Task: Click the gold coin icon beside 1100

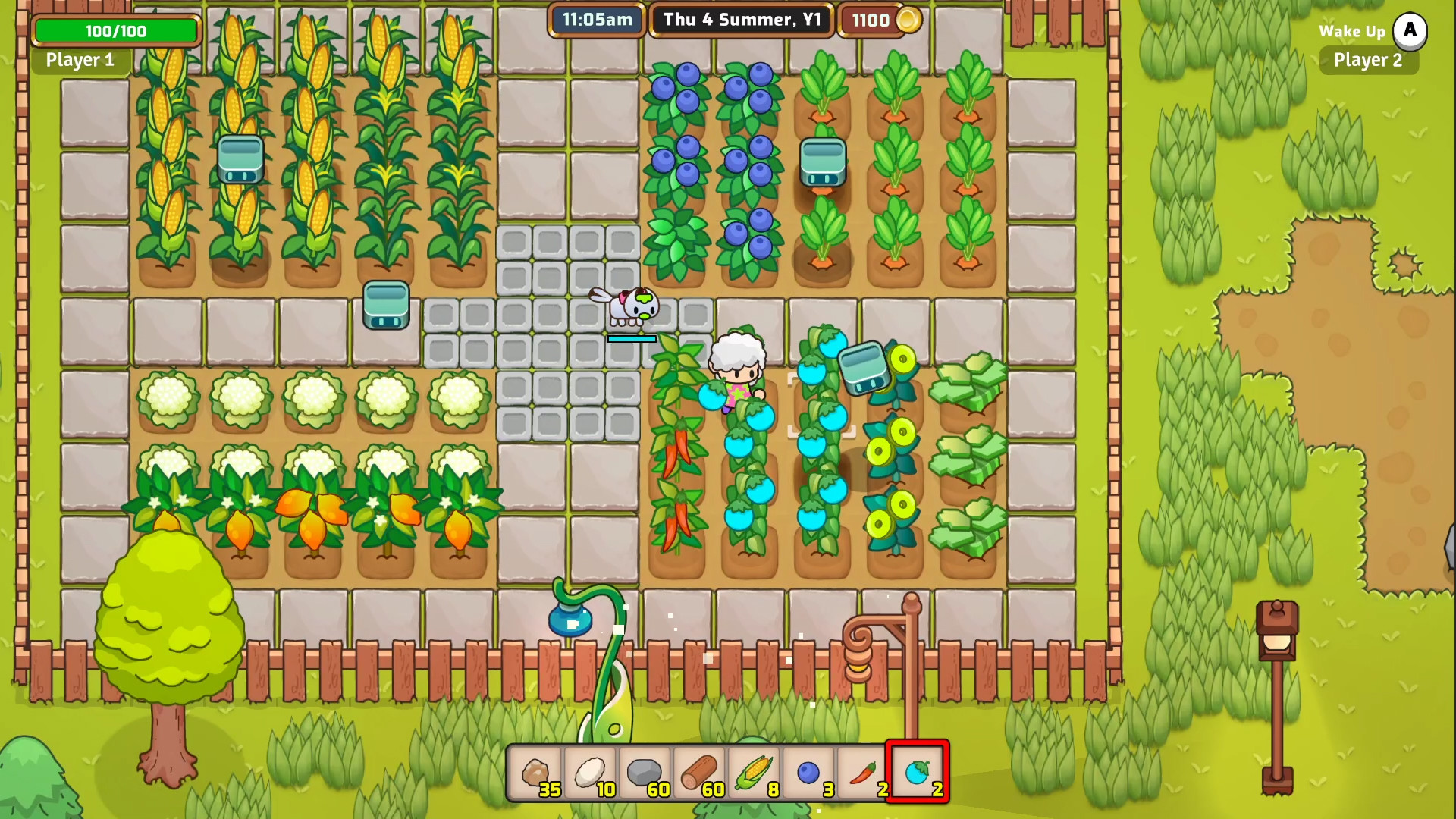Action: point(907,20)
